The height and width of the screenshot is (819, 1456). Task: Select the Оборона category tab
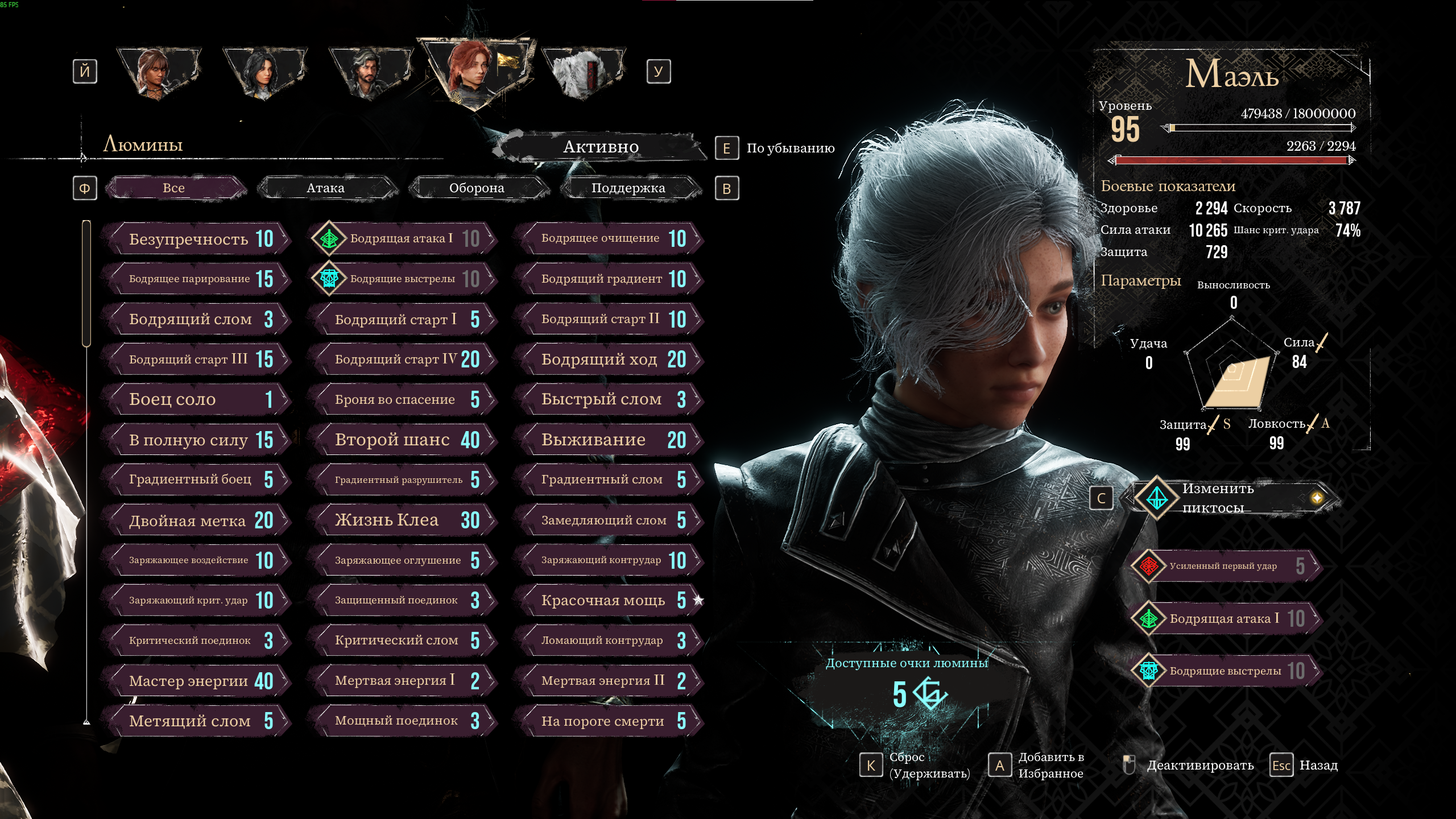[477, 188]
